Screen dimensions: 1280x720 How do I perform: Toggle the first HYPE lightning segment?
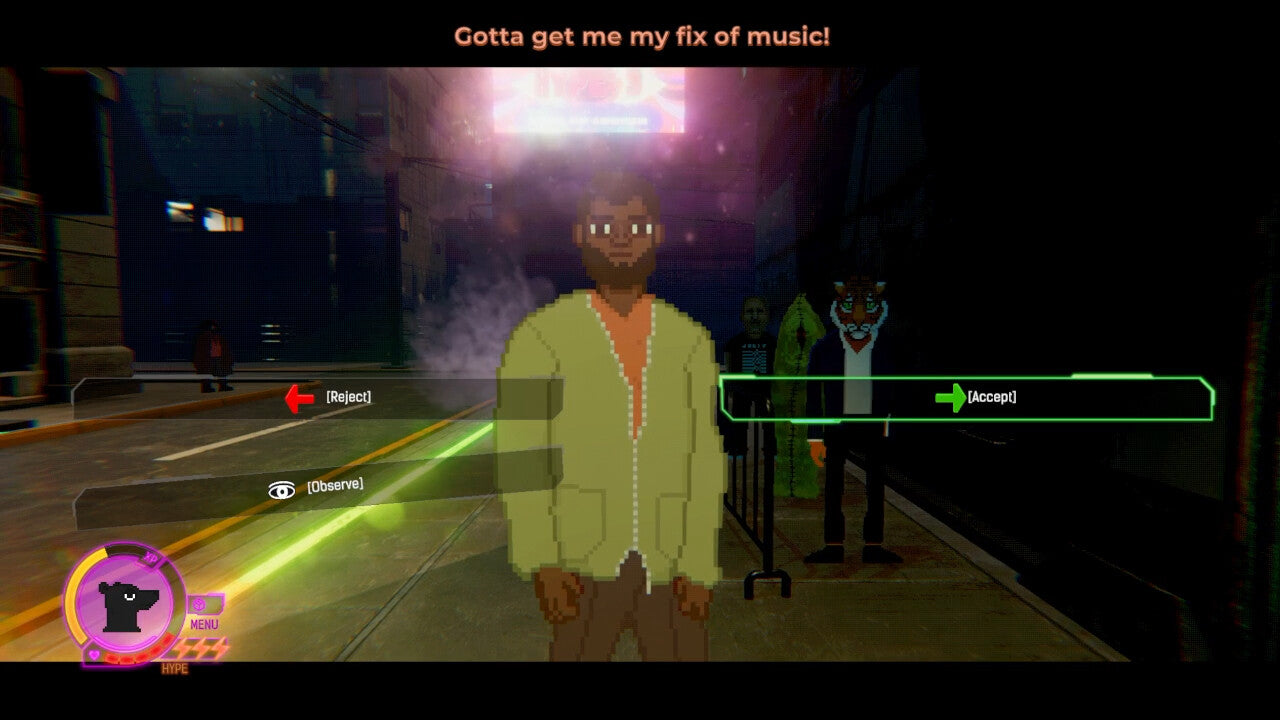click(182, 647)
